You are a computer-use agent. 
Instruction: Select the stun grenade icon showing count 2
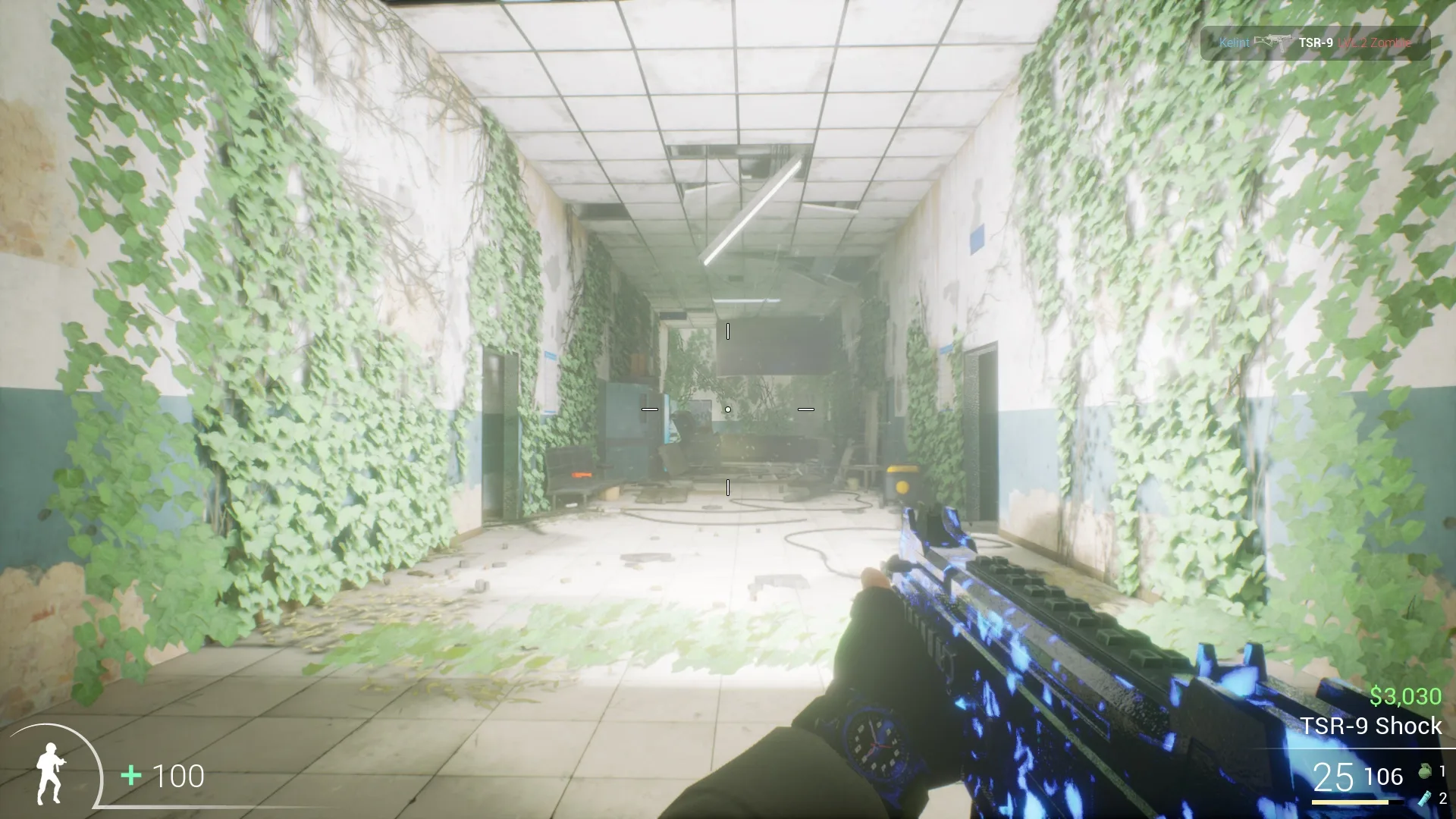(x=1423, y=799)
